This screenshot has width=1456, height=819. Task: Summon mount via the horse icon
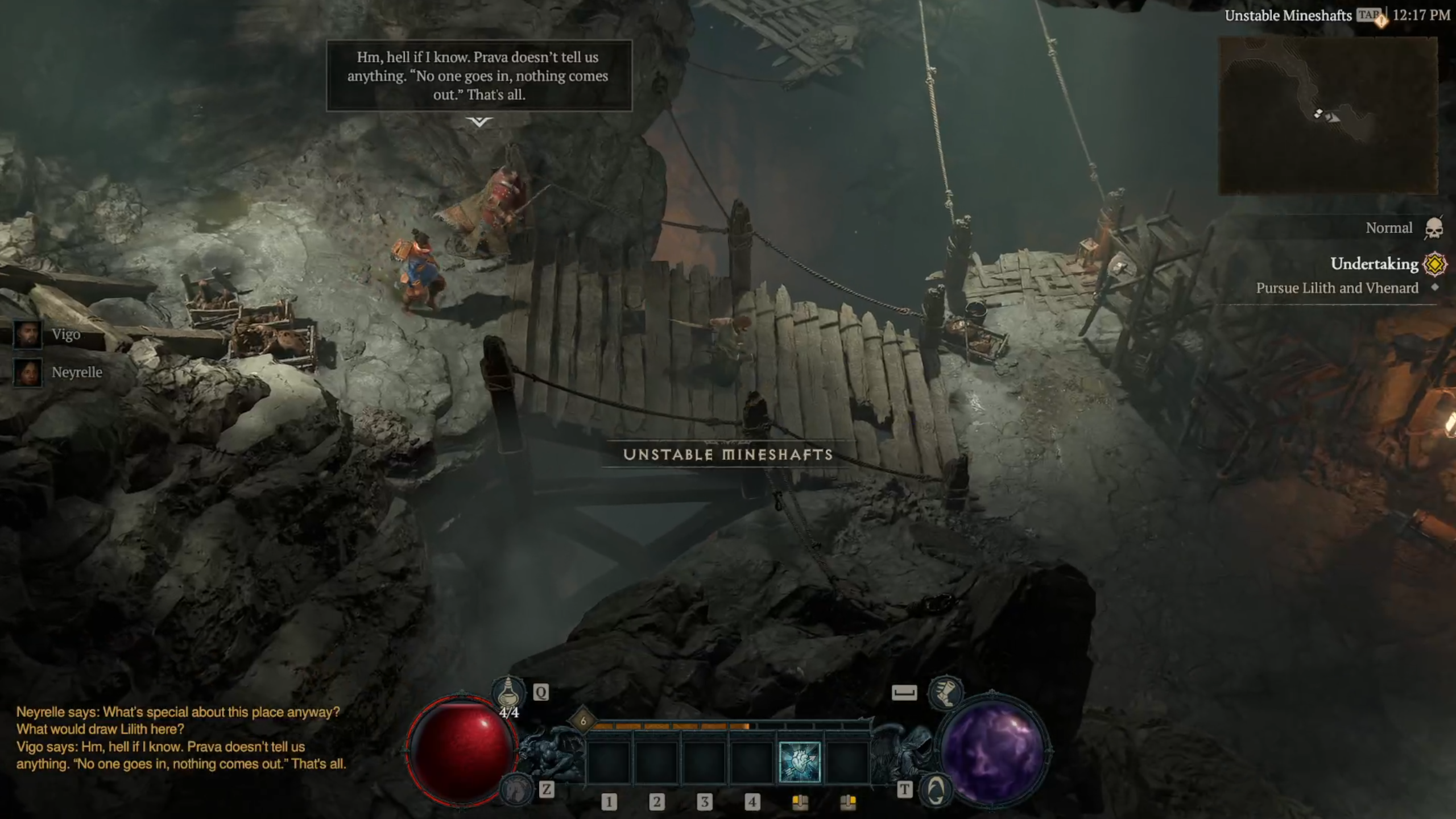point(516,789)
